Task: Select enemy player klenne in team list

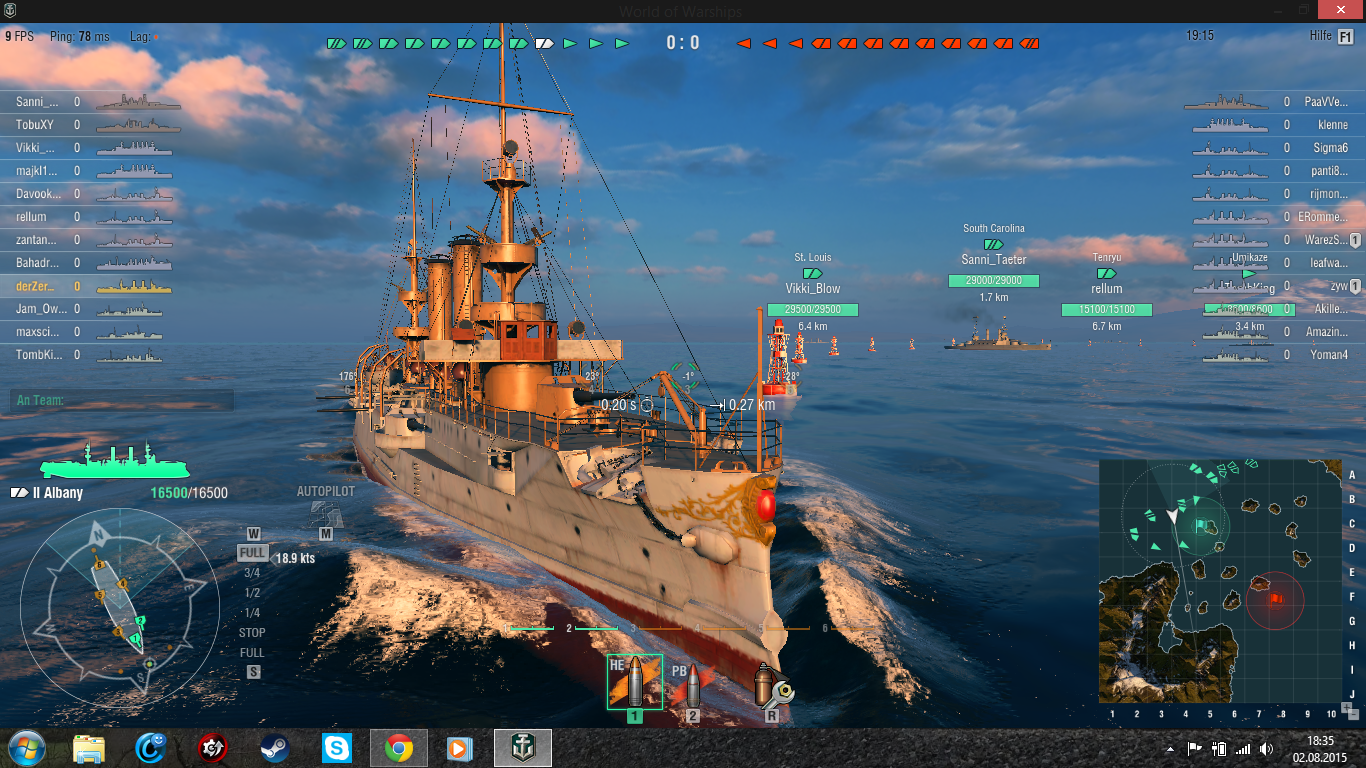Action: [x=1332, y=125]
